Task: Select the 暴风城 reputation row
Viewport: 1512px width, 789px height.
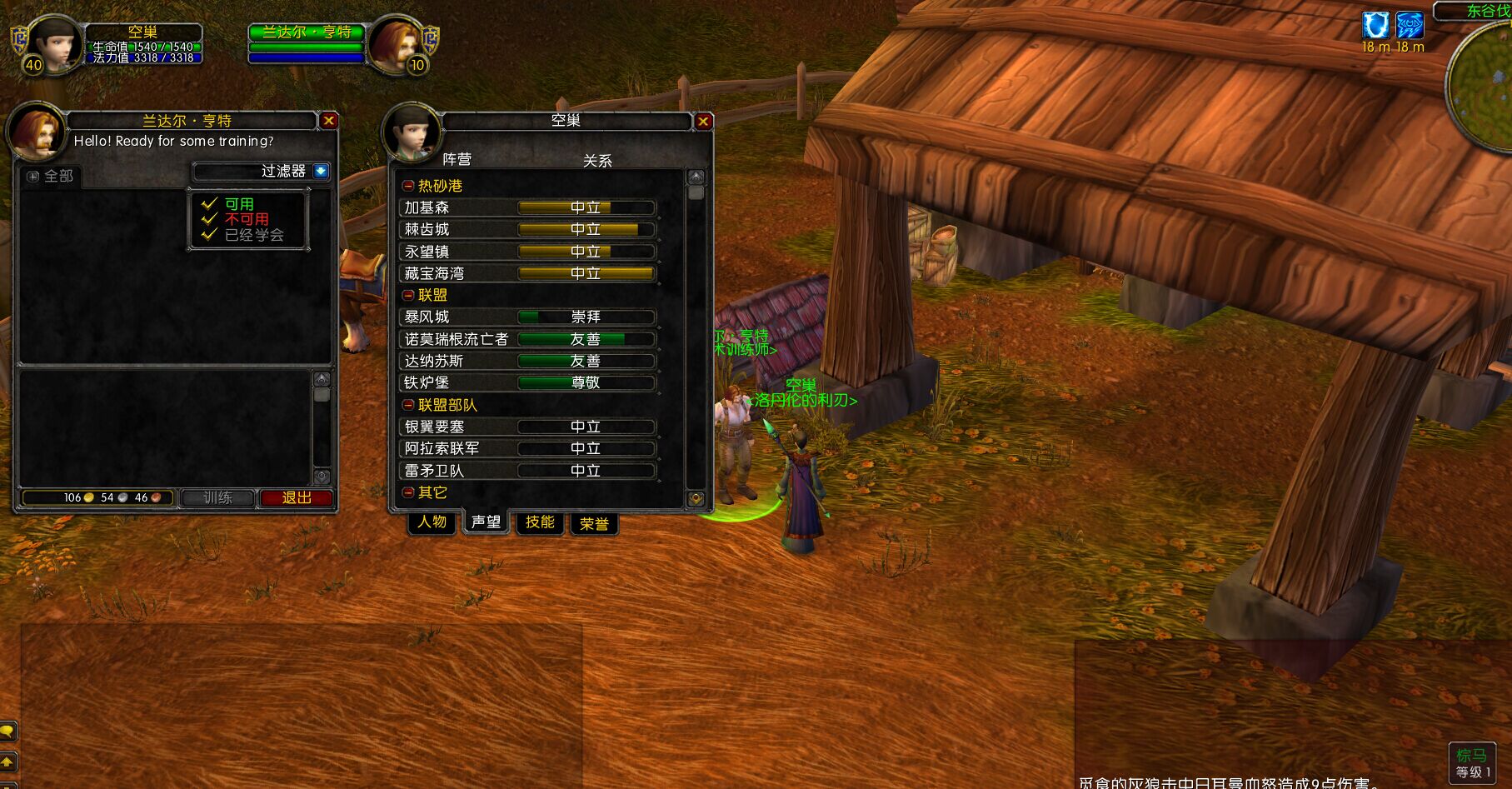Action: tap(528, 317)
